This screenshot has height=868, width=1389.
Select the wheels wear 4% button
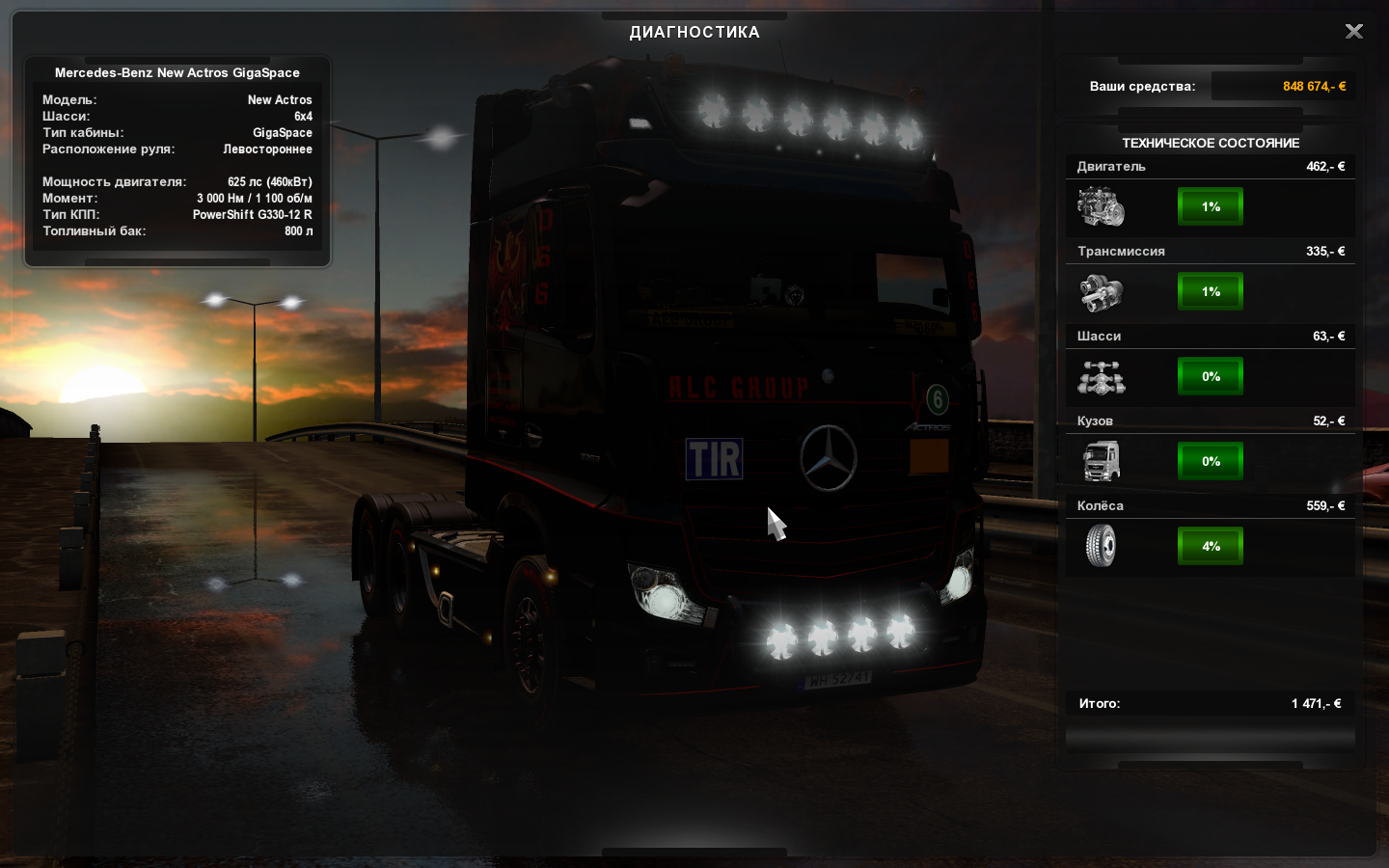point(1211,546)
